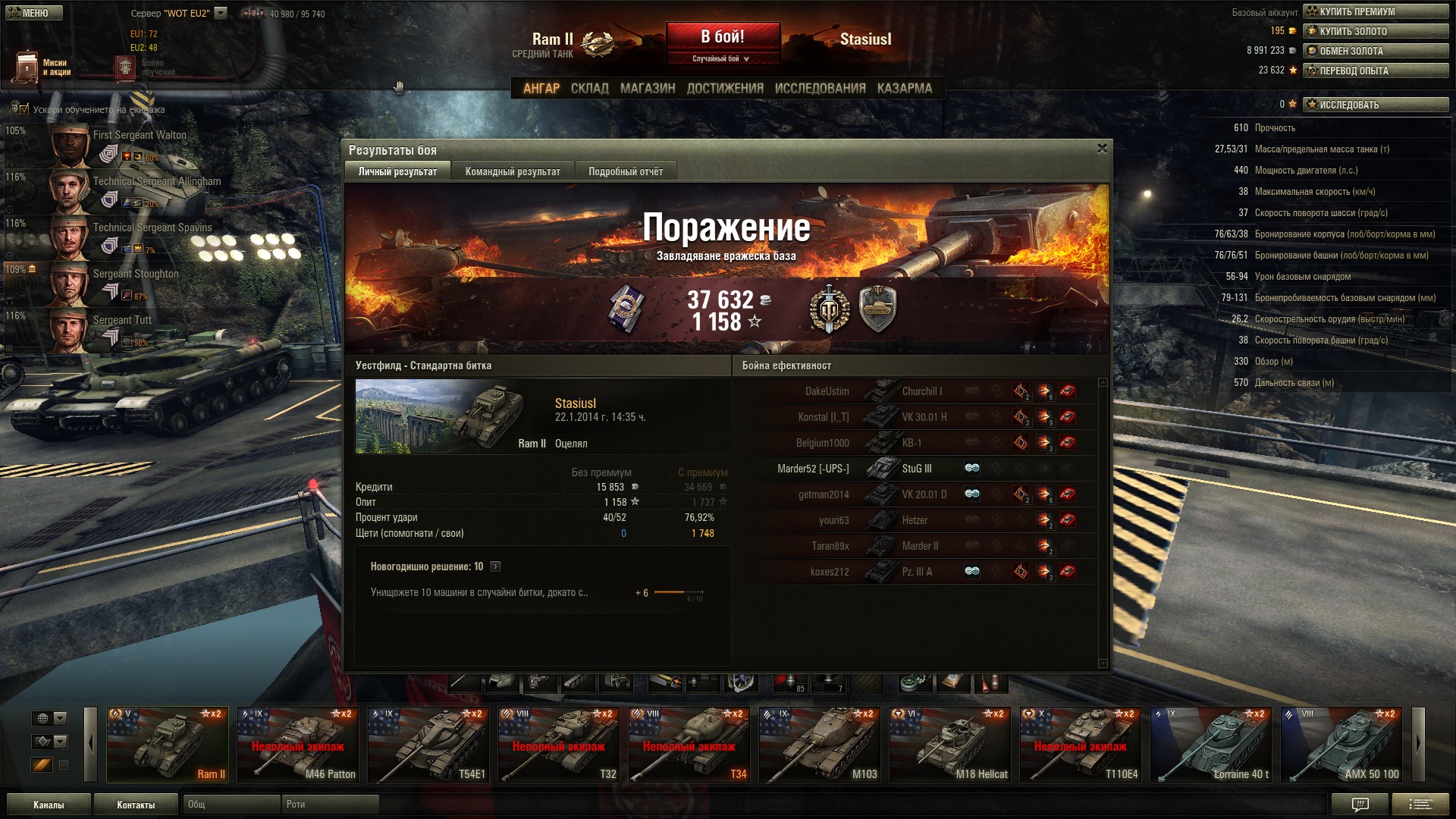Select the M18 Hellcat tank

point(950,745)
